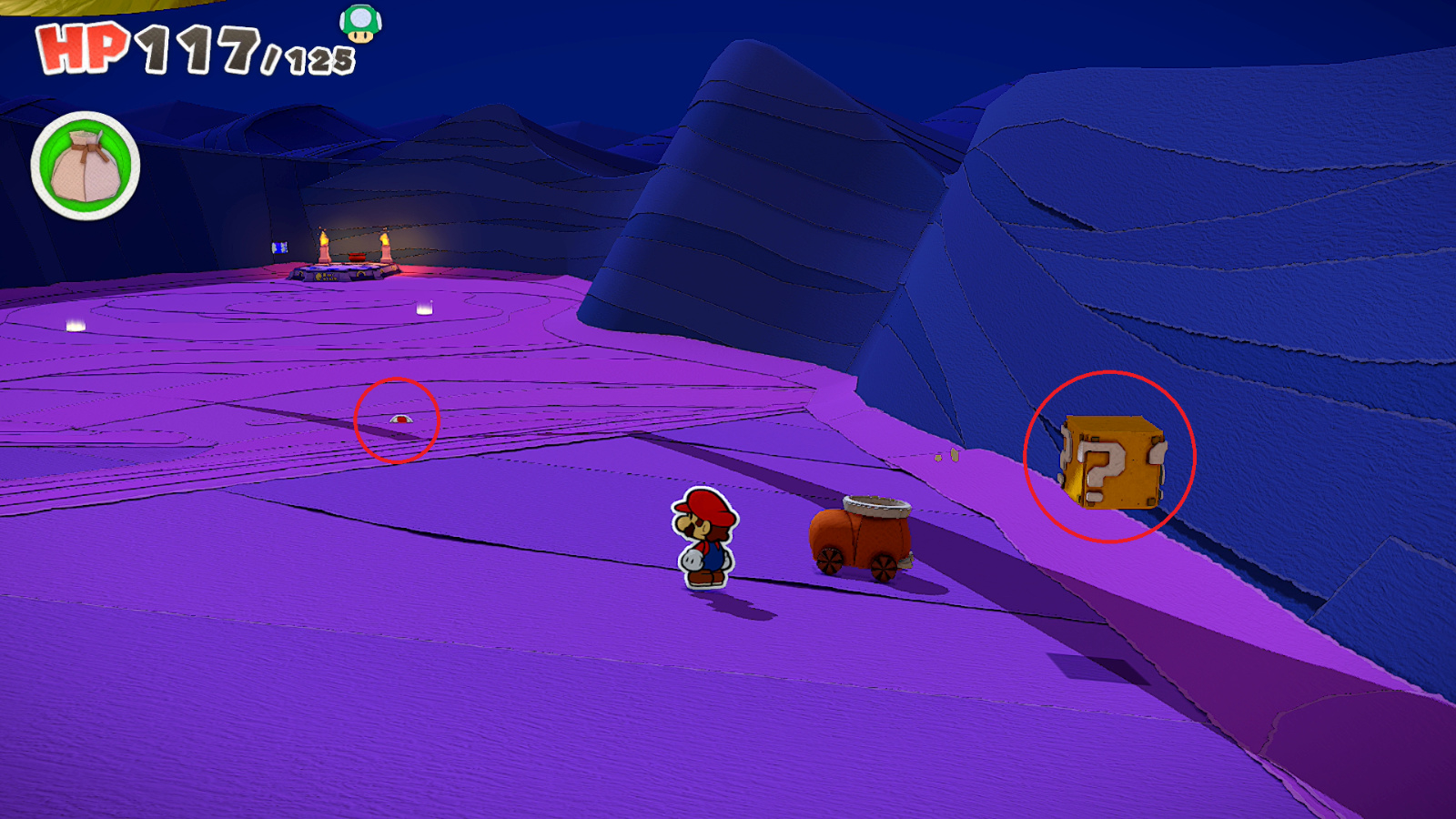Viewport: 1456px width, 819px height.
Task: Click the left lit torch on the platform
Action: (x=324, y=242)
